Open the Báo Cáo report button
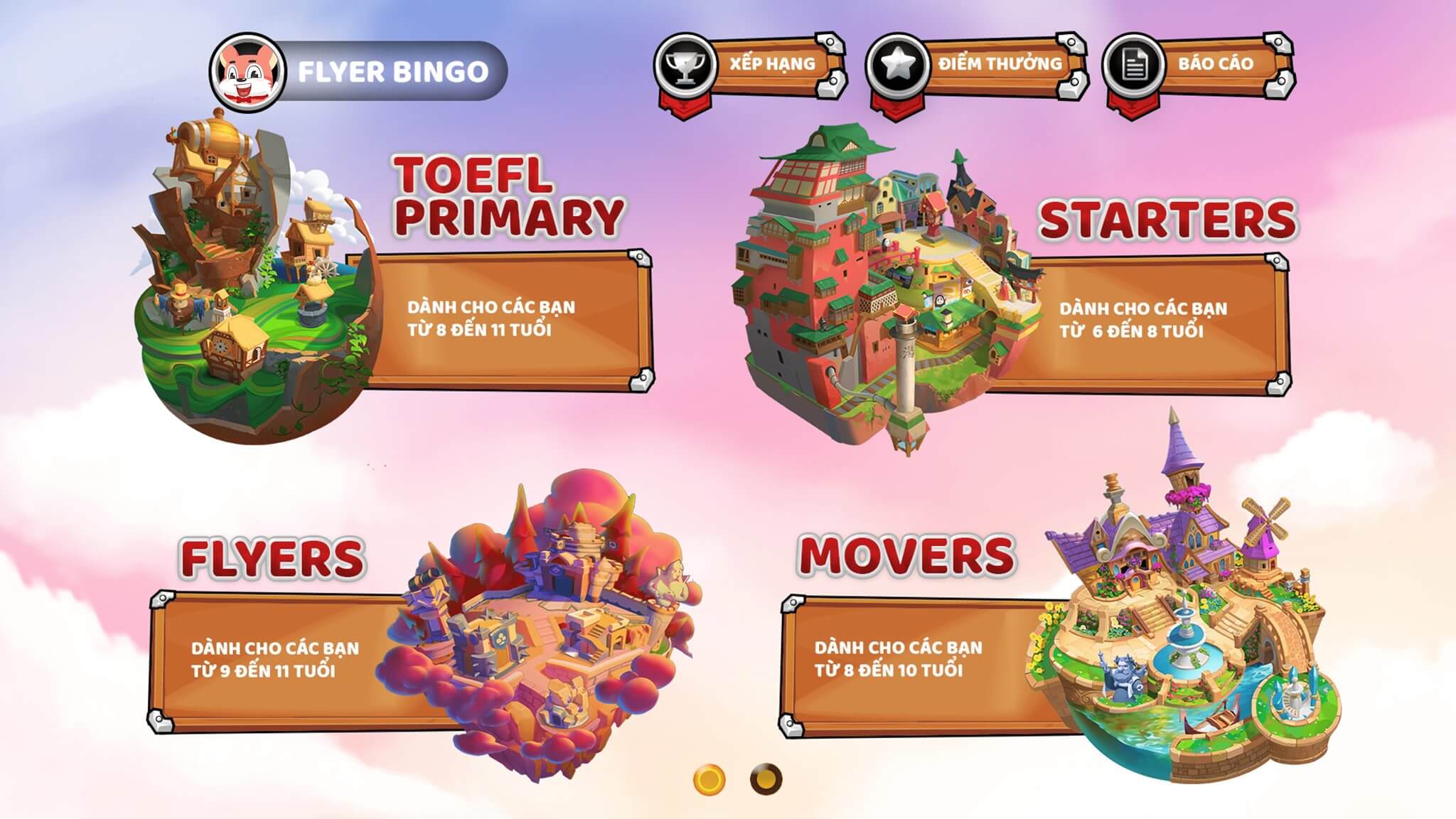 (1200, 65)
